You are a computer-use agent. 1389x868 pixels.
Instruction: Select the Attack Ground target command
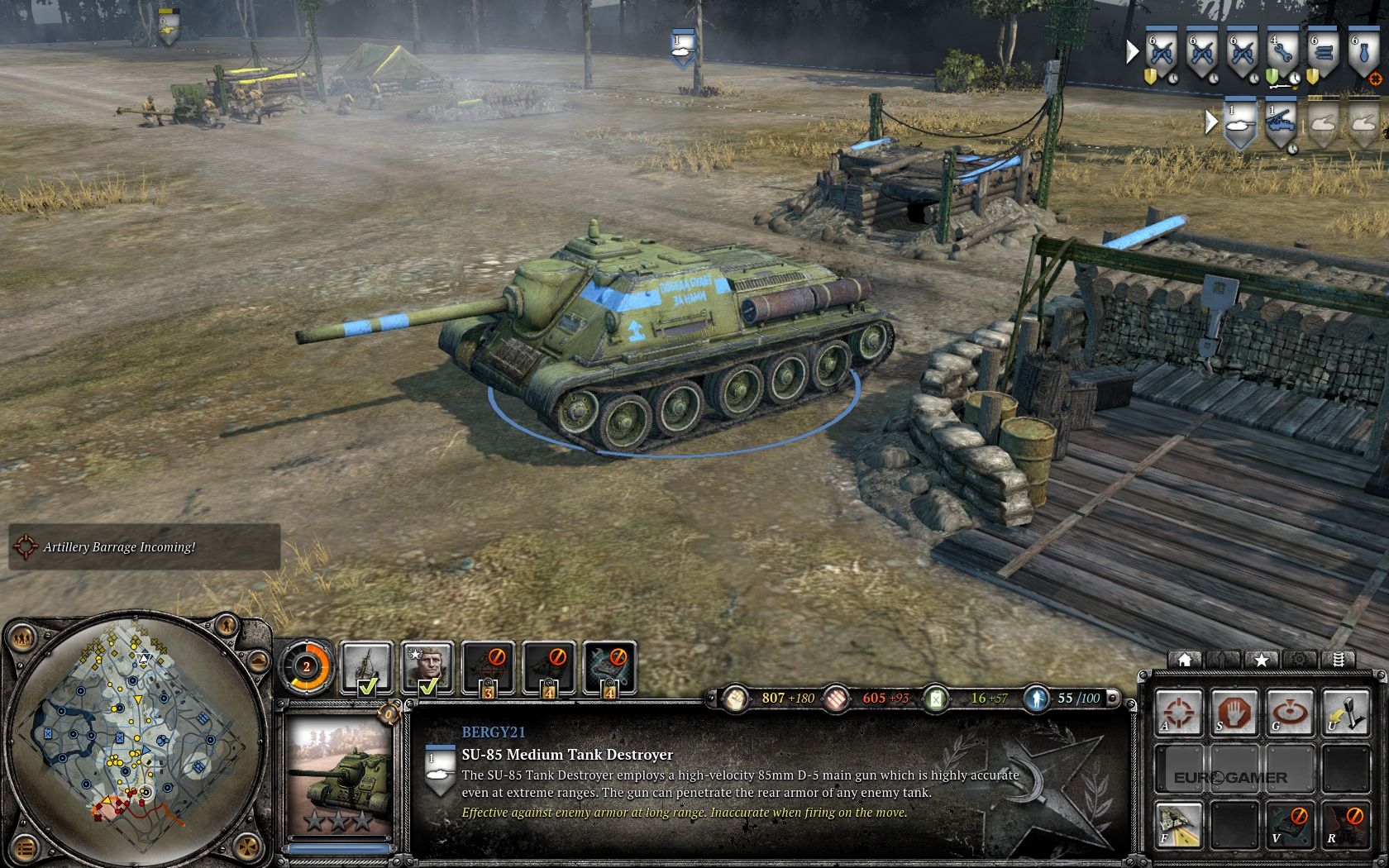click(x=1289, y=713)
